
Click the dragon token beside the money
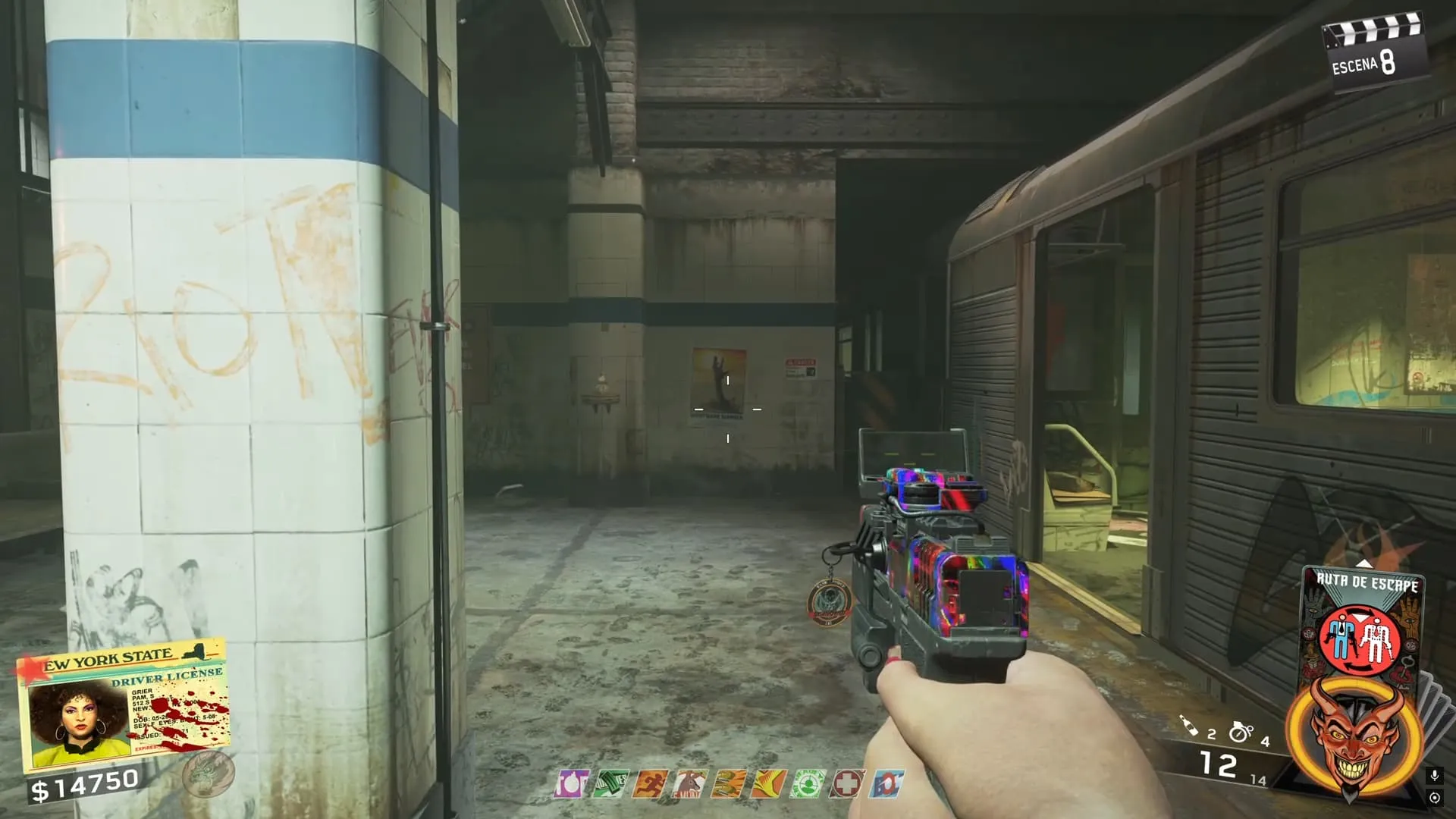(x=208, y=773)
